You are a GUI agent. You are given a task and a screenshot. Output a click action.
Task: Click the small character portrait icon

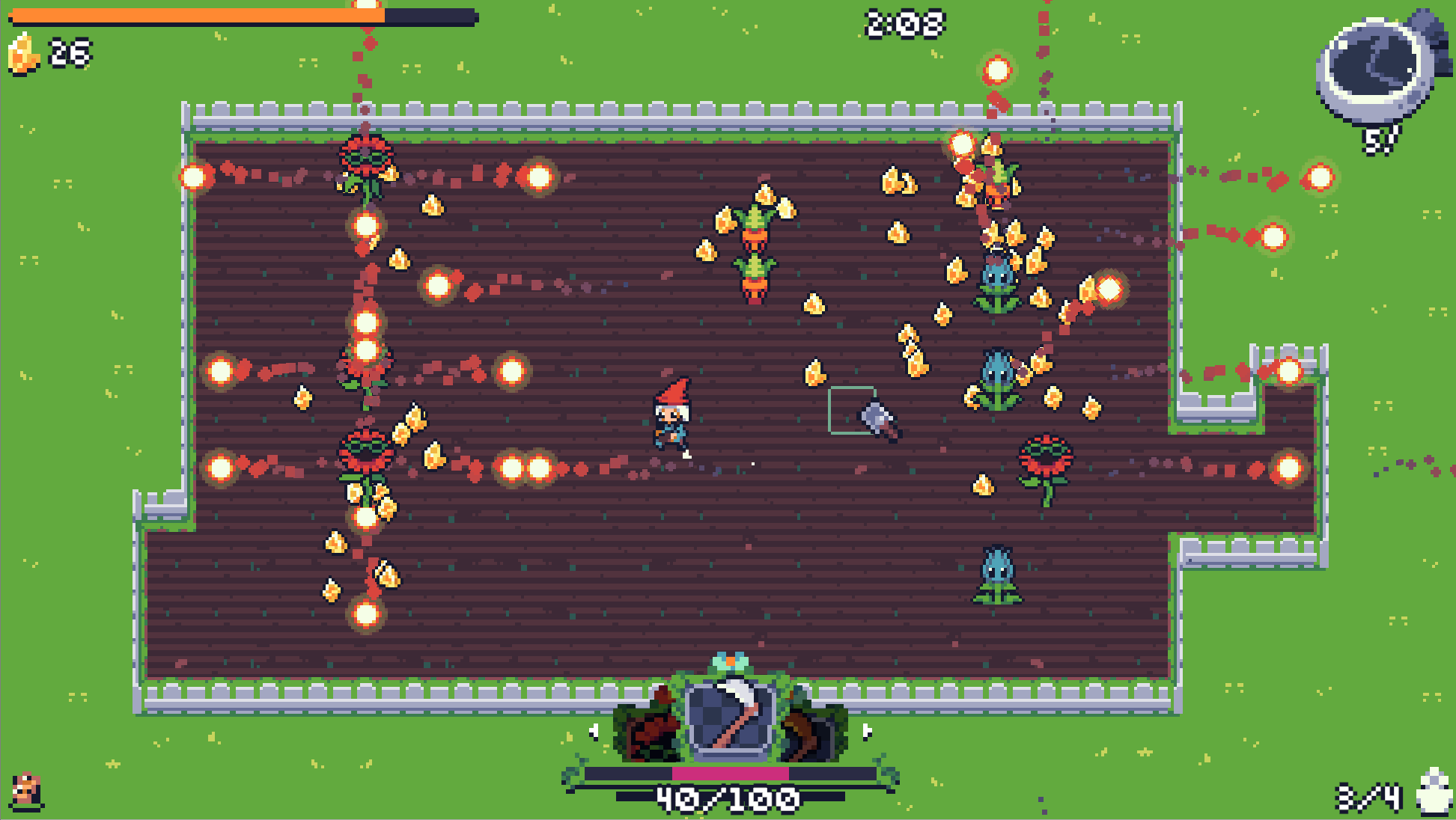(x=27, y=792)
